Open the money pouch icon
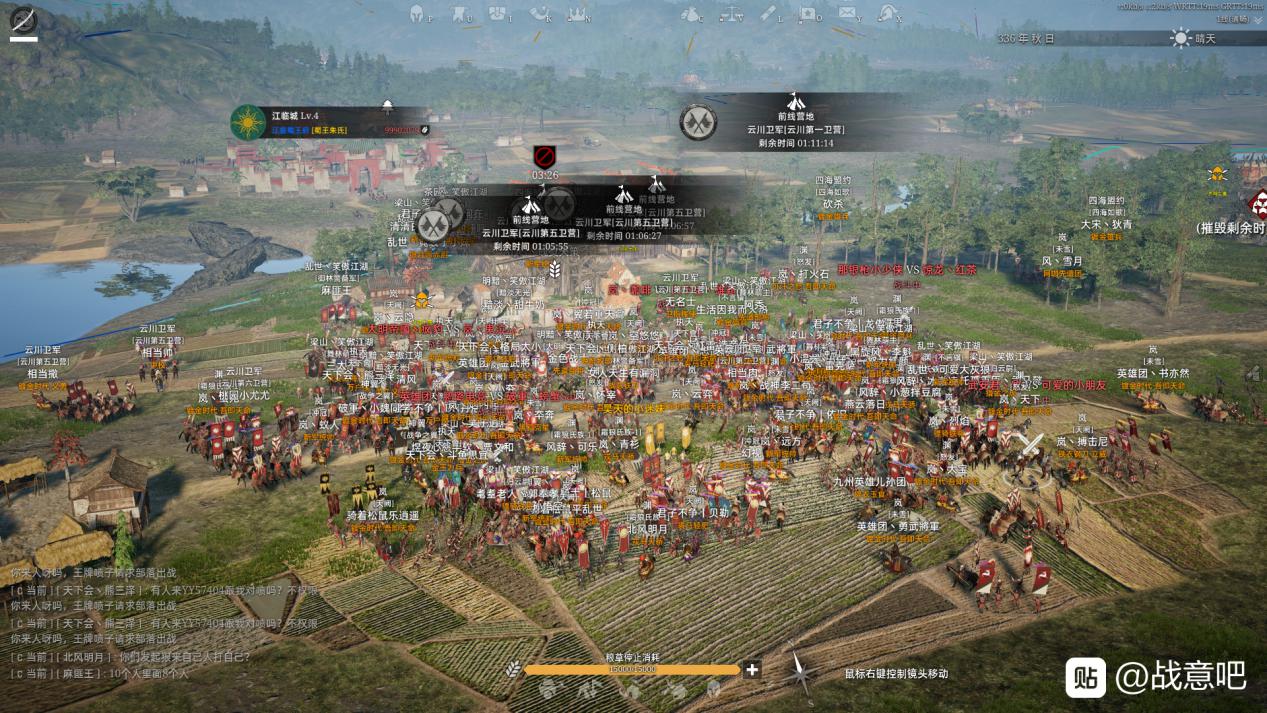Screen dimensions: 1267x713 coord(690,13)
